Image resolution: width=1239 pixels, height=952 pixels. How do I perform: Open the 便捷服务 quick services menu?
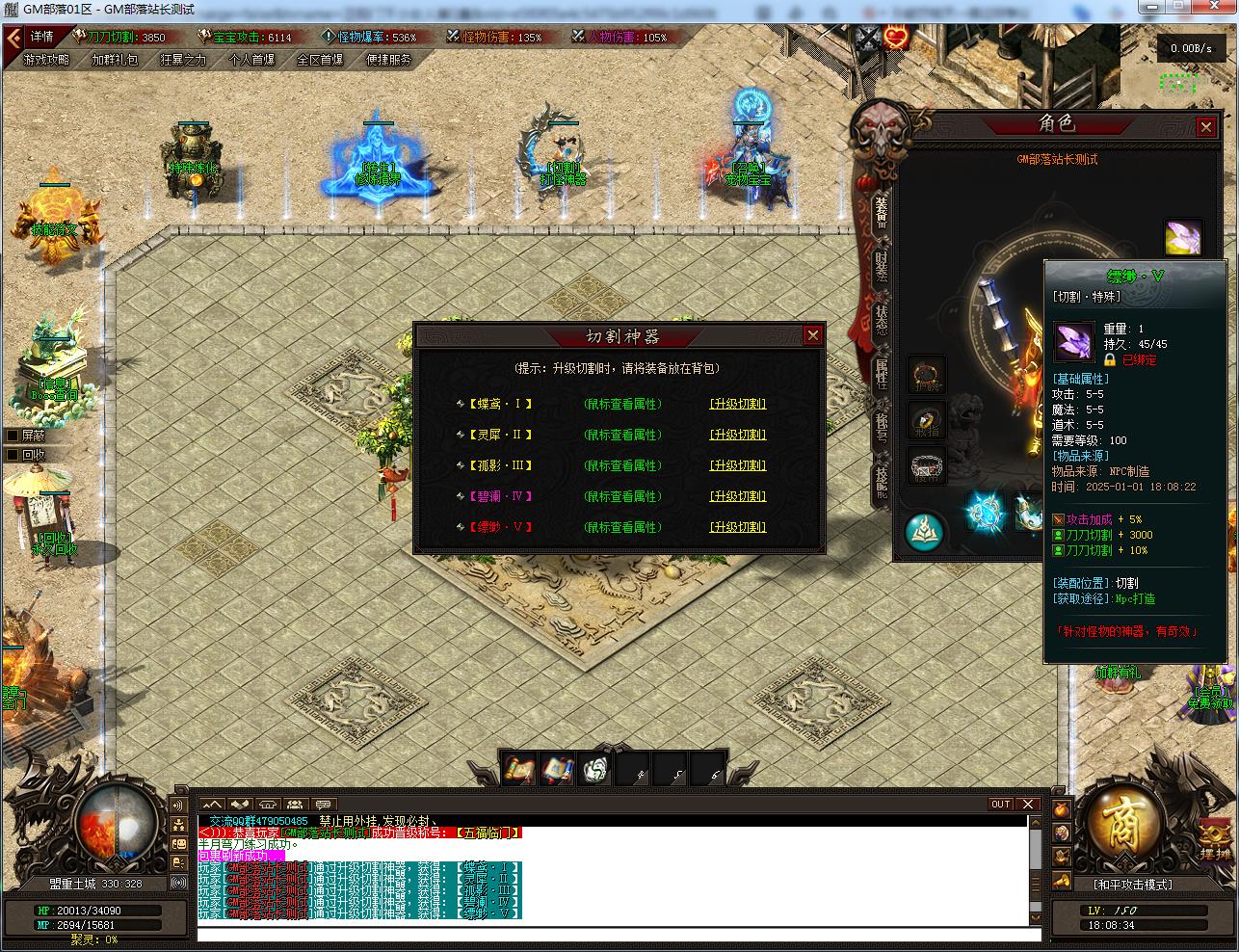click(389, 60)
